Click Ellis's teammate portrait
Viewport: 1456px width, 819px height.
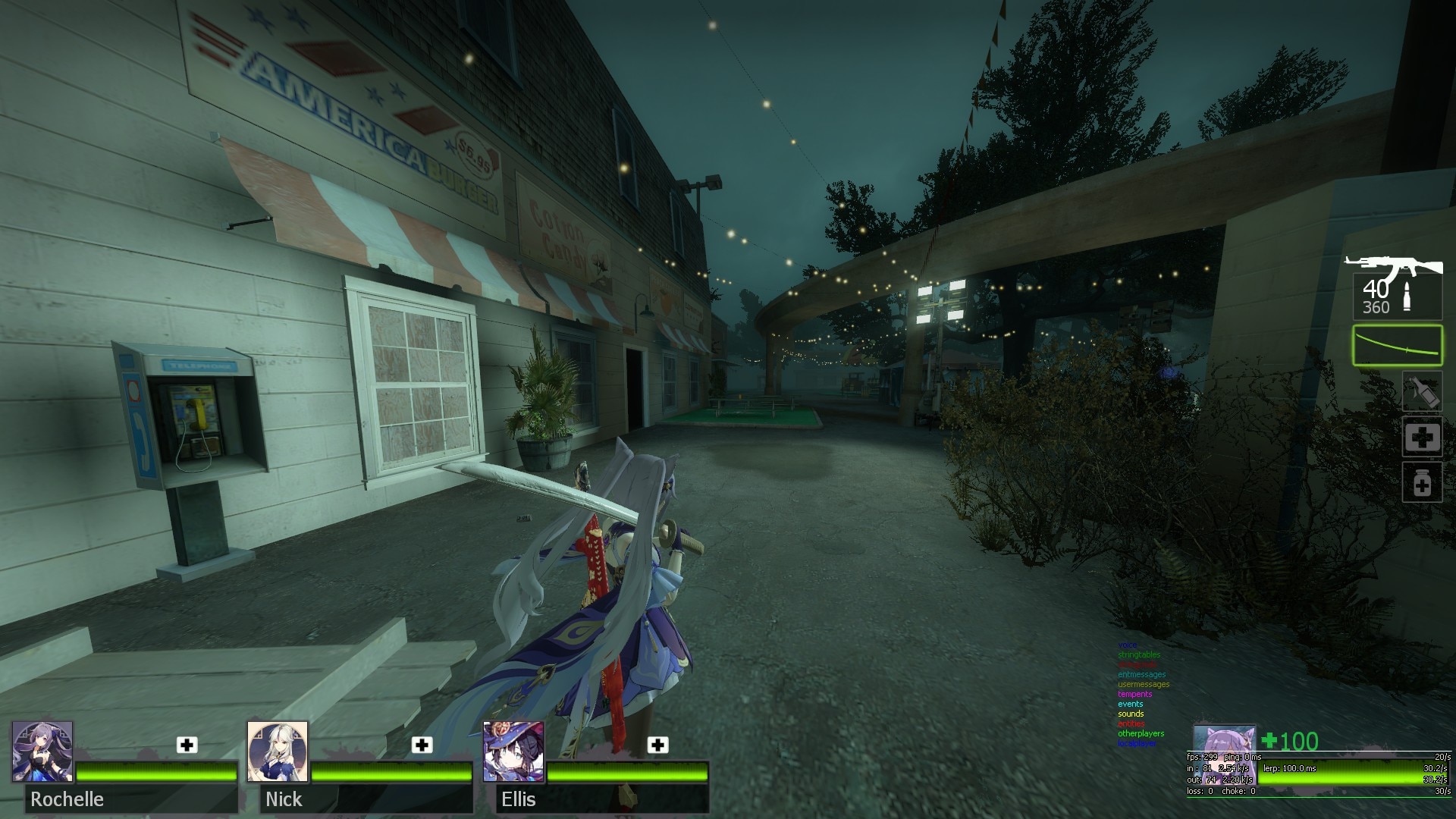point(513,752)
